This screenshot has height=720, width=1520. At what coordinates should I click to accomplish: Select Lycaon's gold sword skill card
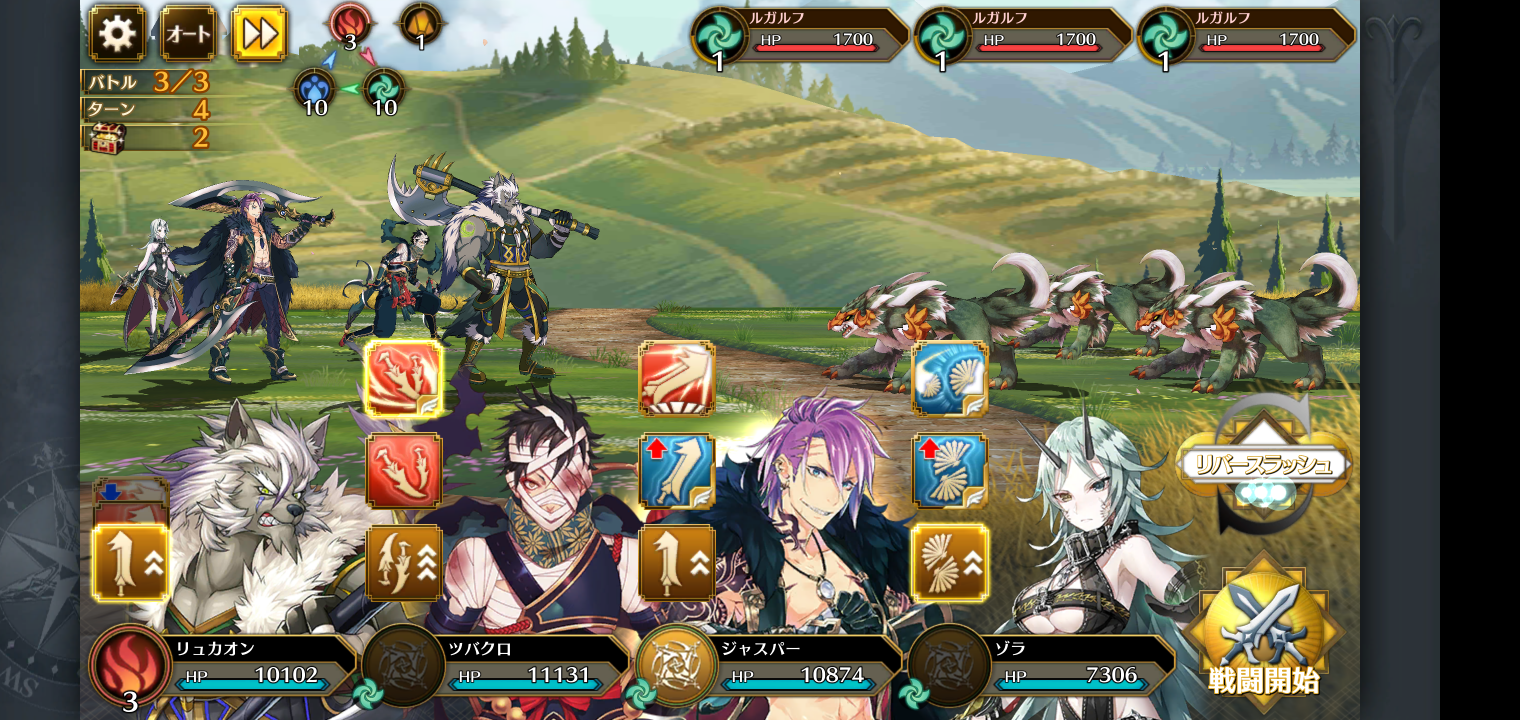(131, 563)
